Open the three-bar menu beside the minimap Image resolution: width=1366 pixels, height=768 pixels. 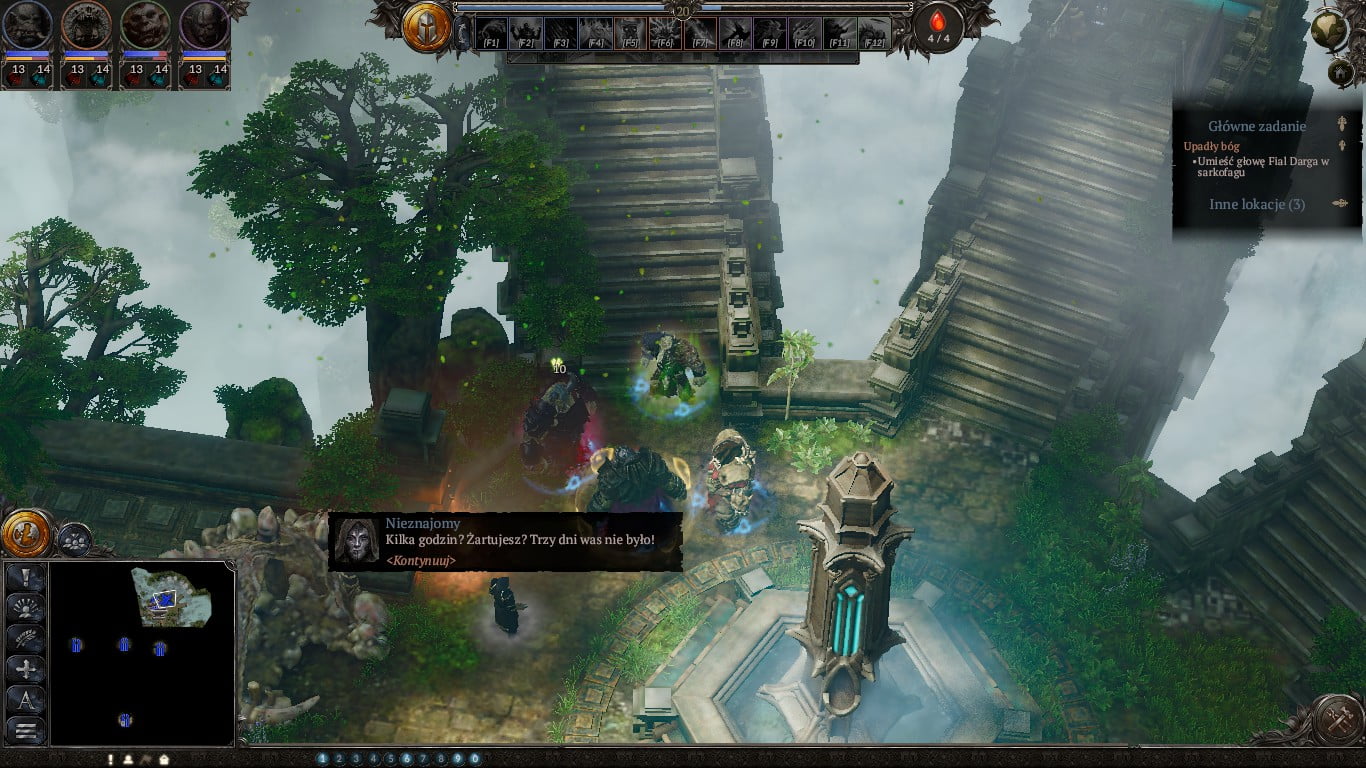[26, 730]
